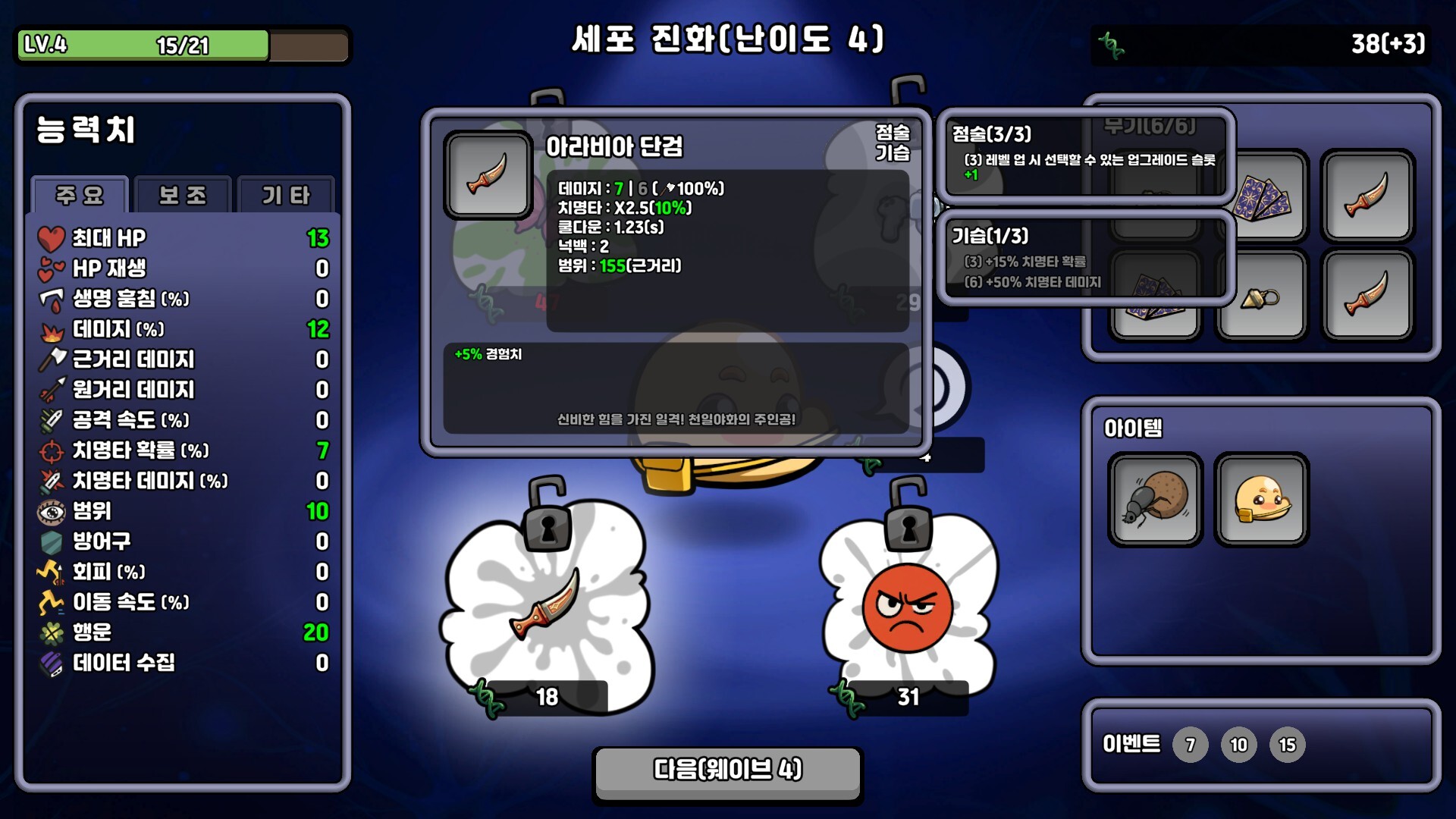Click the 7 event marker circle

pyautogui.click(x=1191, y=745)
